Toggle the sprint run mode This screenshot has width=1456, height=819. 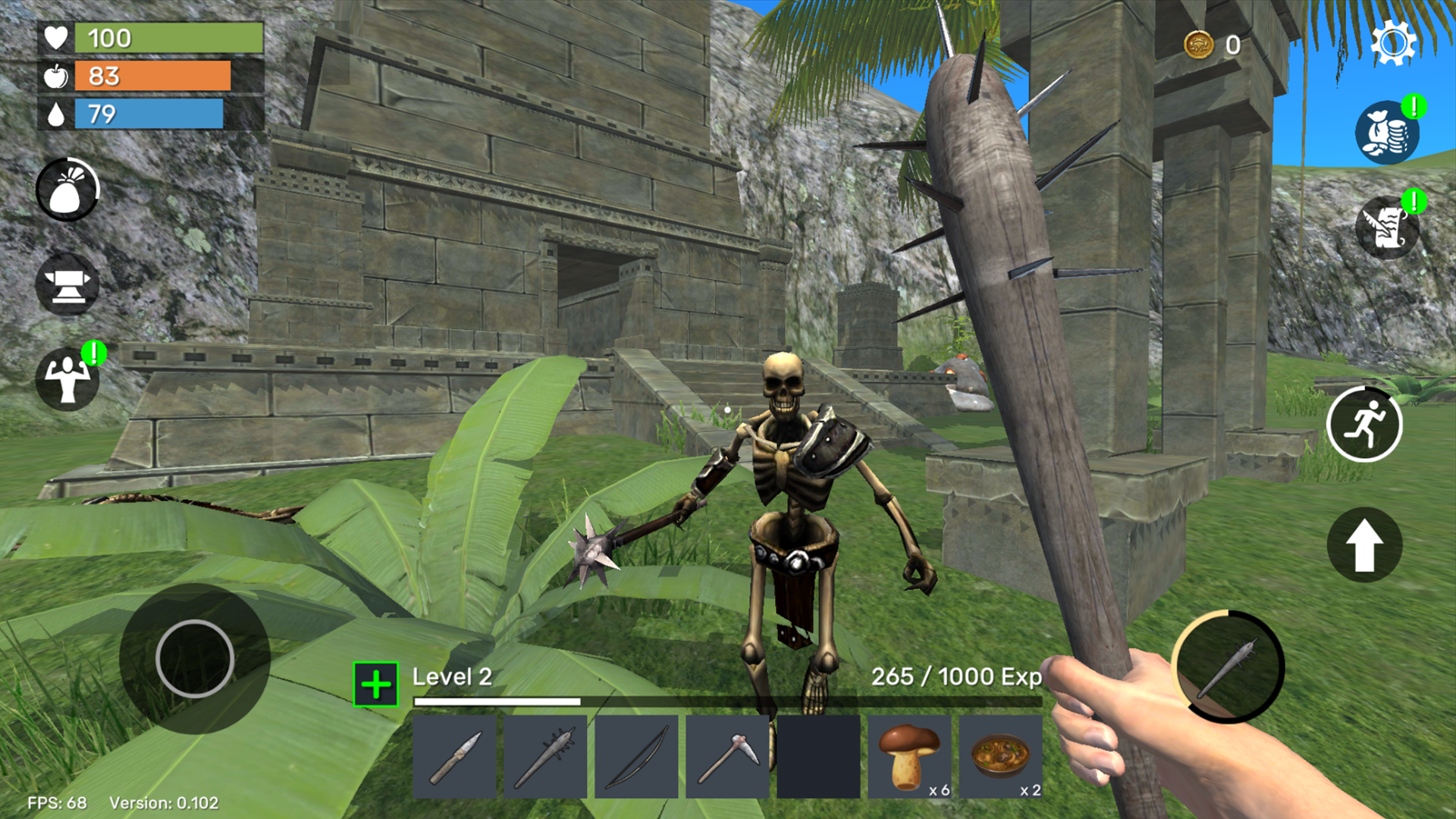pos(1365,424)
